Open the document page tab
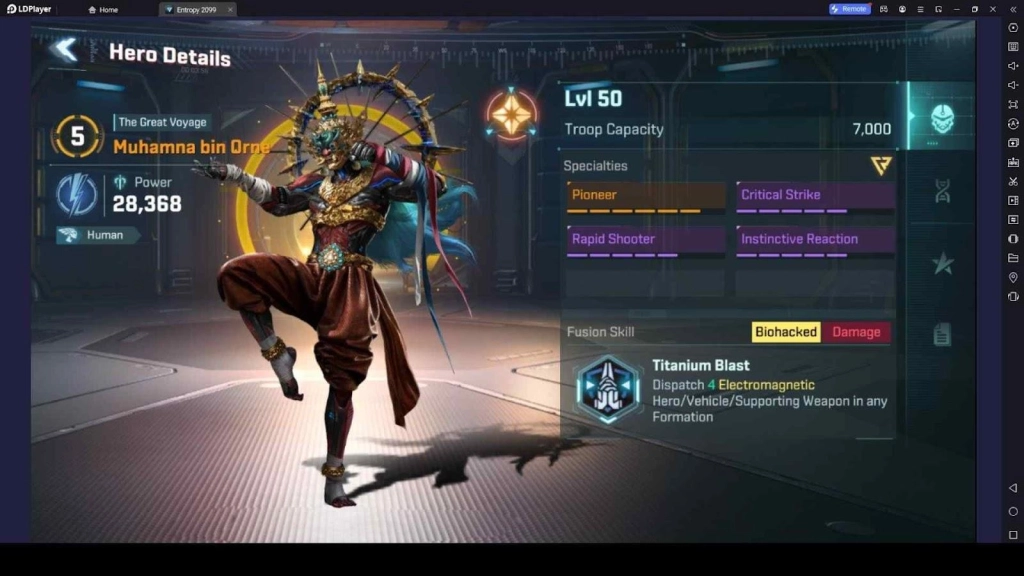1024x576 pixels. (x=942, y=335)
